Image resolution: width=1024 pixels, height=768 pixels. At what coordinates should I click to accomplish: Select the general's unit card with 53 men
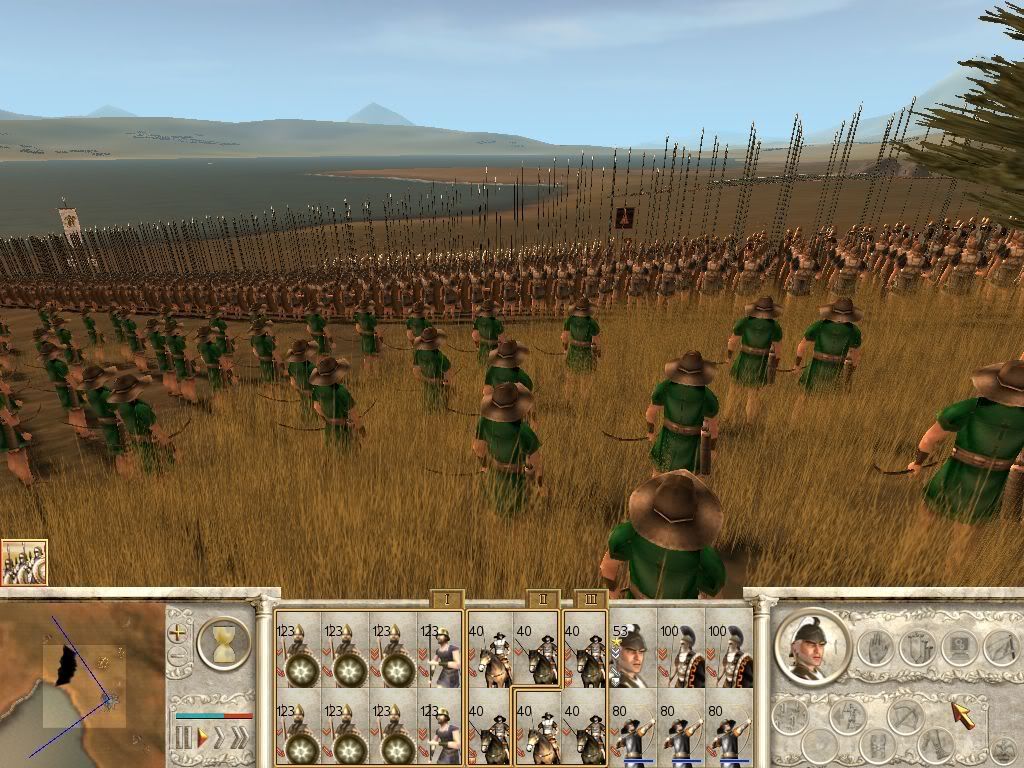[x=631, y=650]
